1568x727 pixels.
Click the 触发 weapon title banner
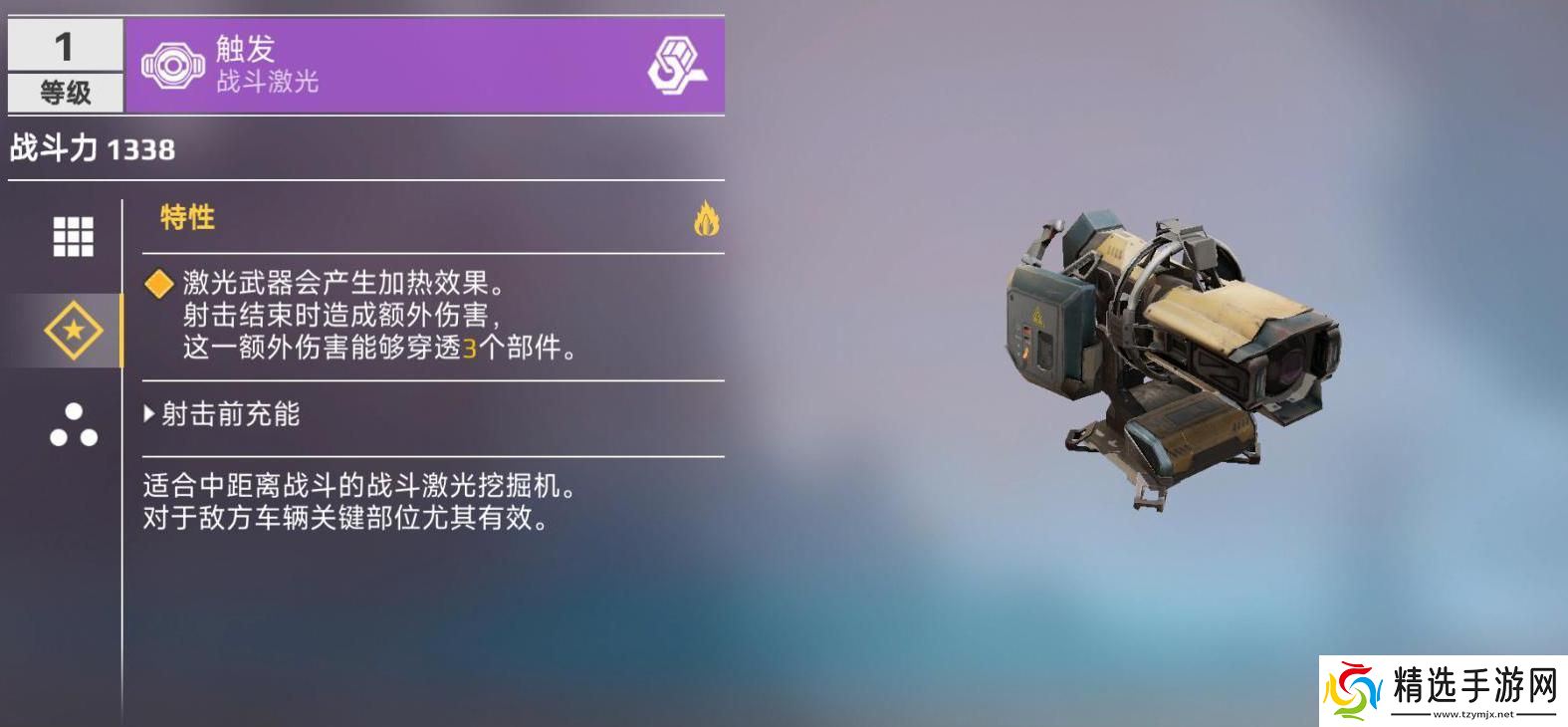click(x=424, y=66)
